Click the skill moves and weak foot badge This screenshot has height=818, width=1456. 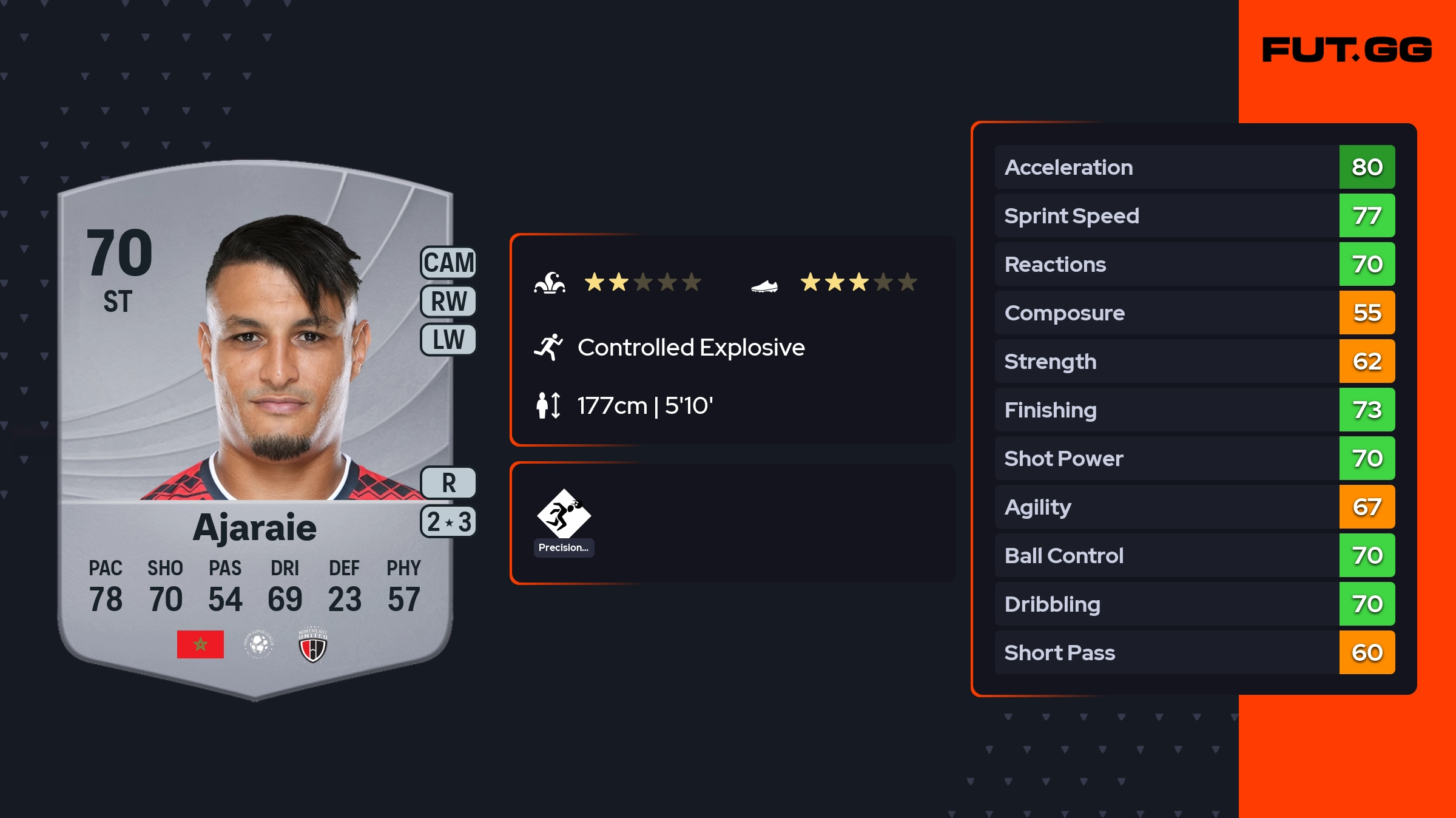448,522
